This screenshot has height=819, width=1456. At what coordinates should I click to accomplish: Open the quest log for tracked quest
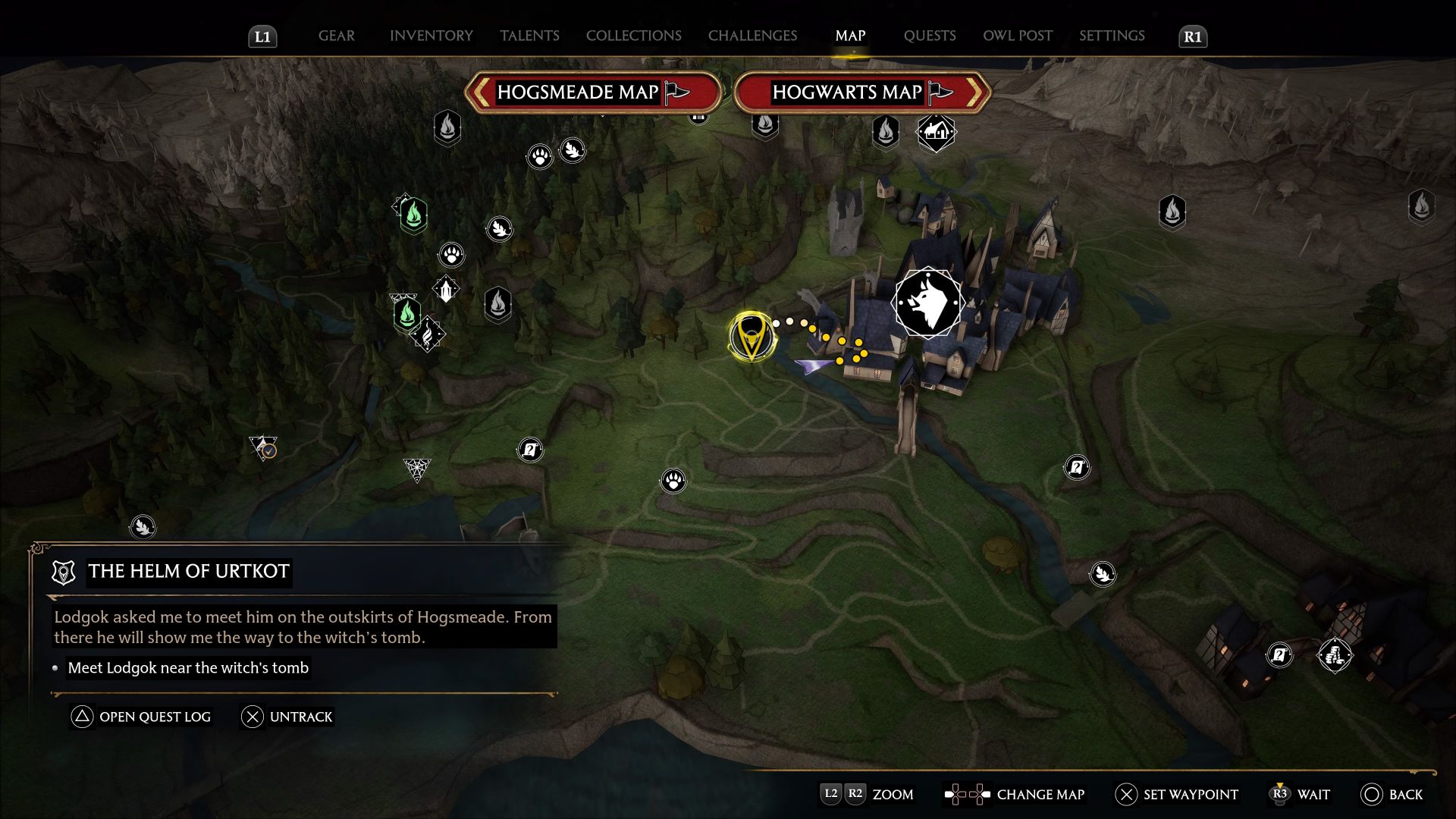tap(141, 717)
